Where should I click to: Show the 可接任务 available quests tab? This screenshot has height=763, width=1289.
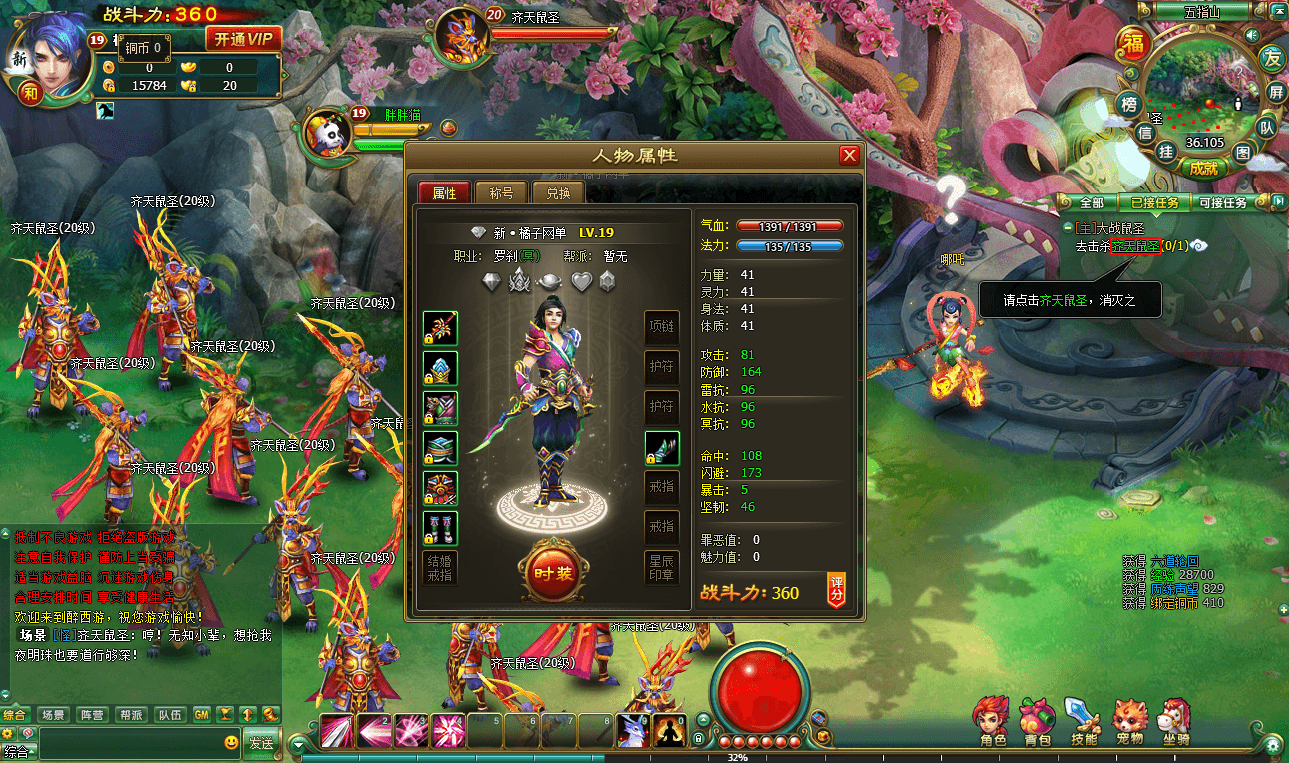tap(1221, 202)
